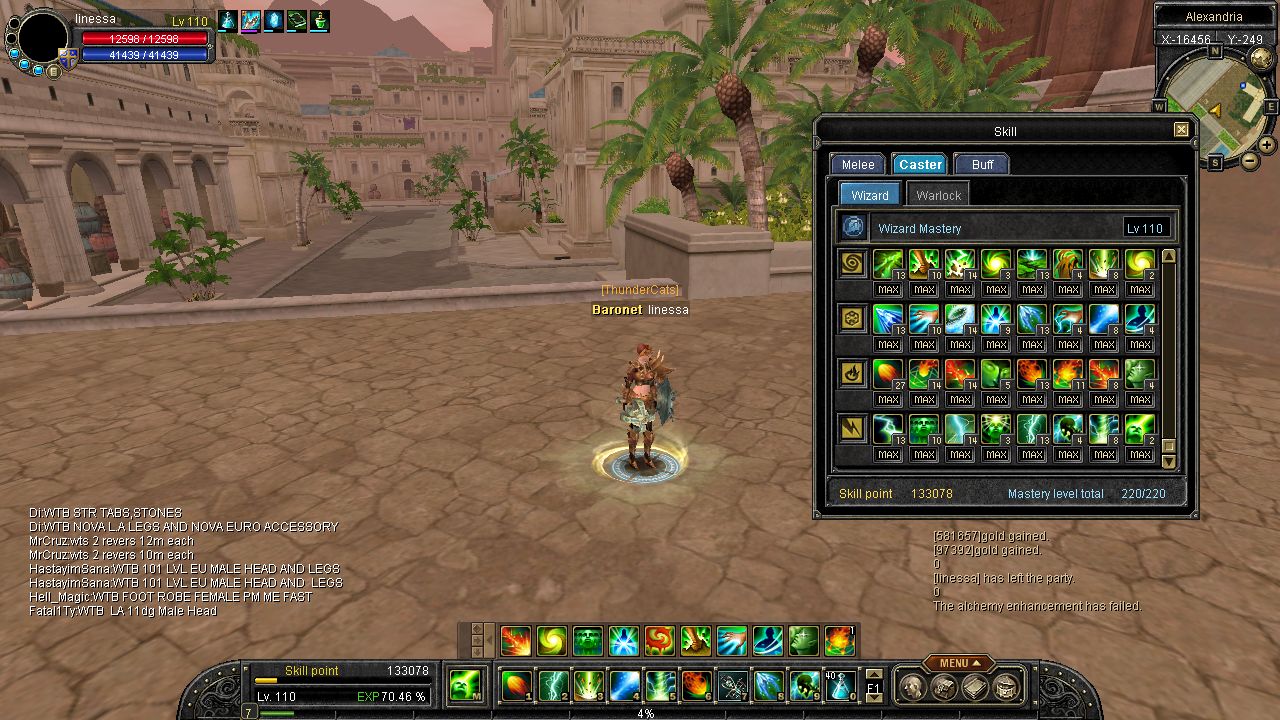1280x720 pixels.
Task: Choose the flame fire skill category icon
Action: click(x=853, y=374)
